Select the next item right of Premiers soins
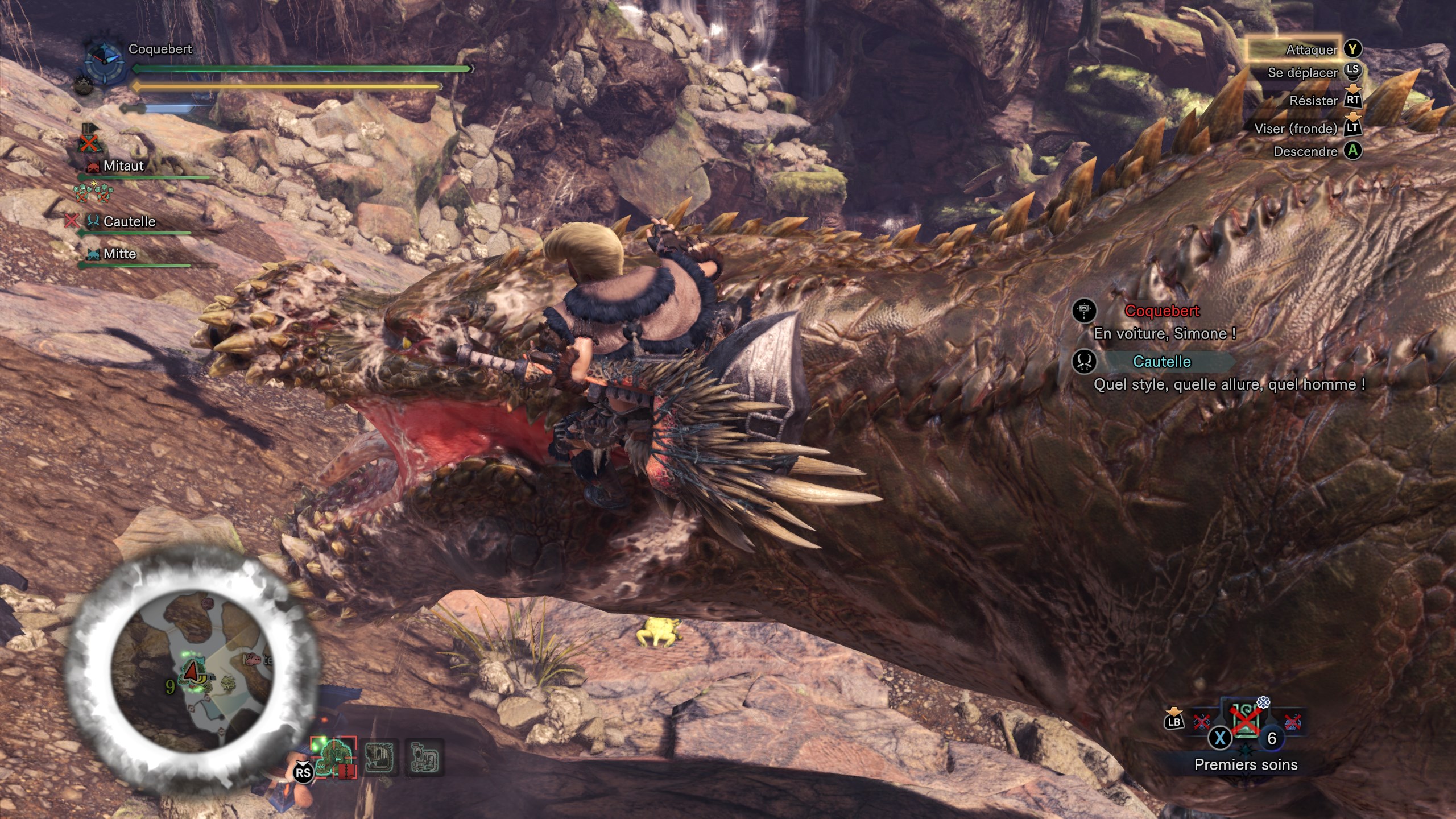Screen dimensions: 1456x819 (x=1292, y=722)
